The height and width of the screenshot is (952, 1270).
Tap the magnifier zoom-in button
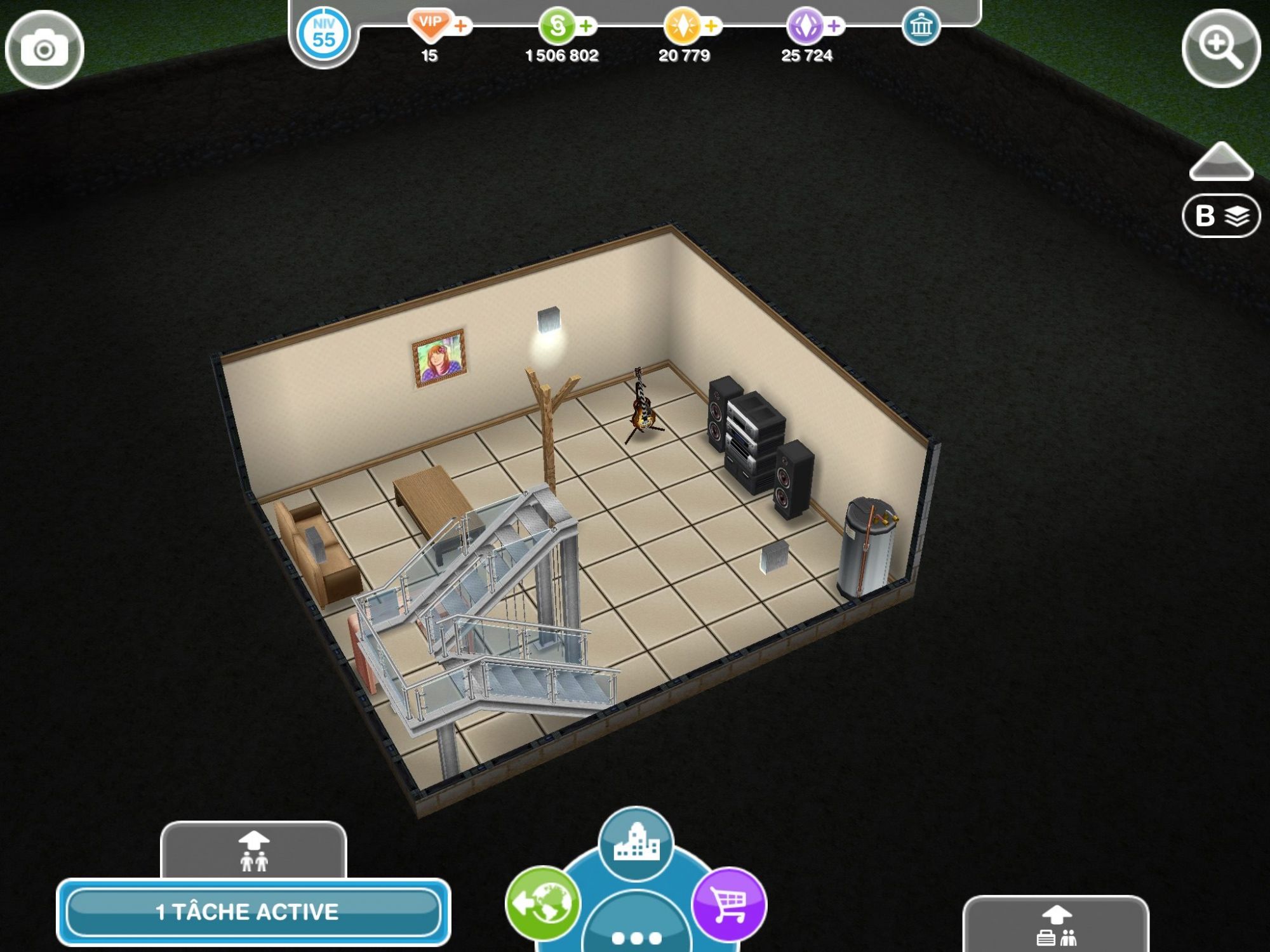1220,48
